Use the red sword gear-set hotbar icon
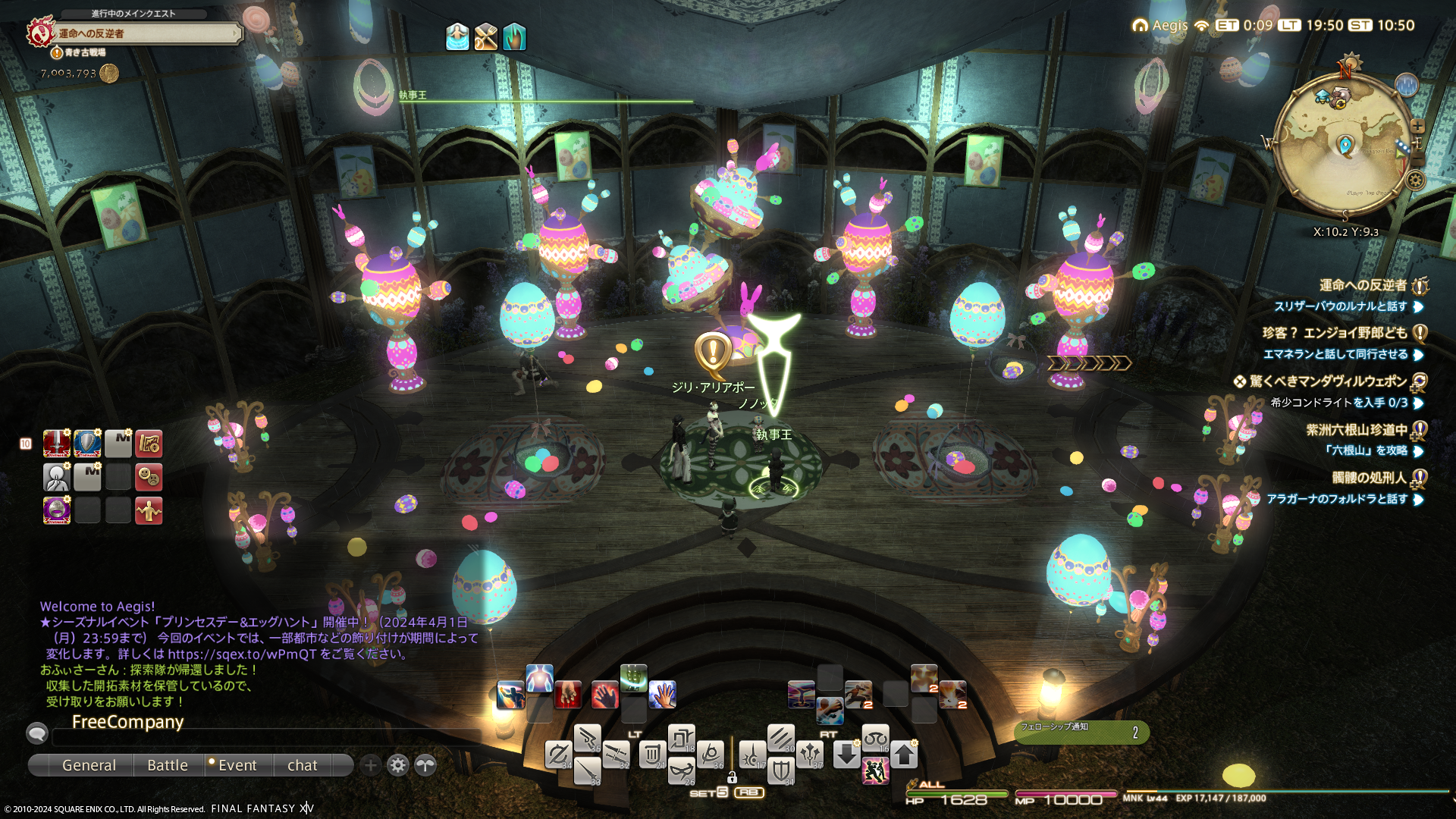 [x=57, y=444]
